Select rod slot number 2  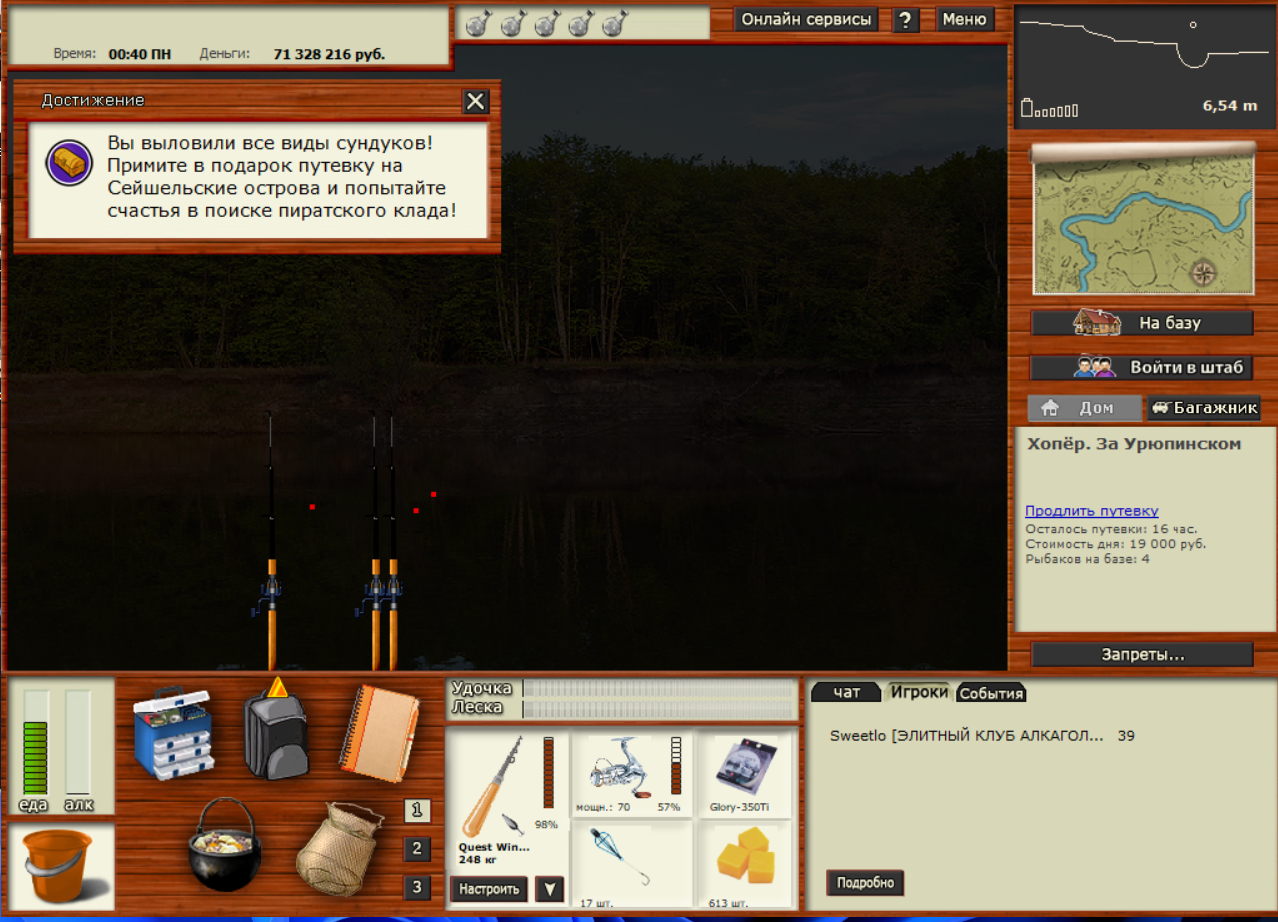pyautogui.click(x=417, y=849)
